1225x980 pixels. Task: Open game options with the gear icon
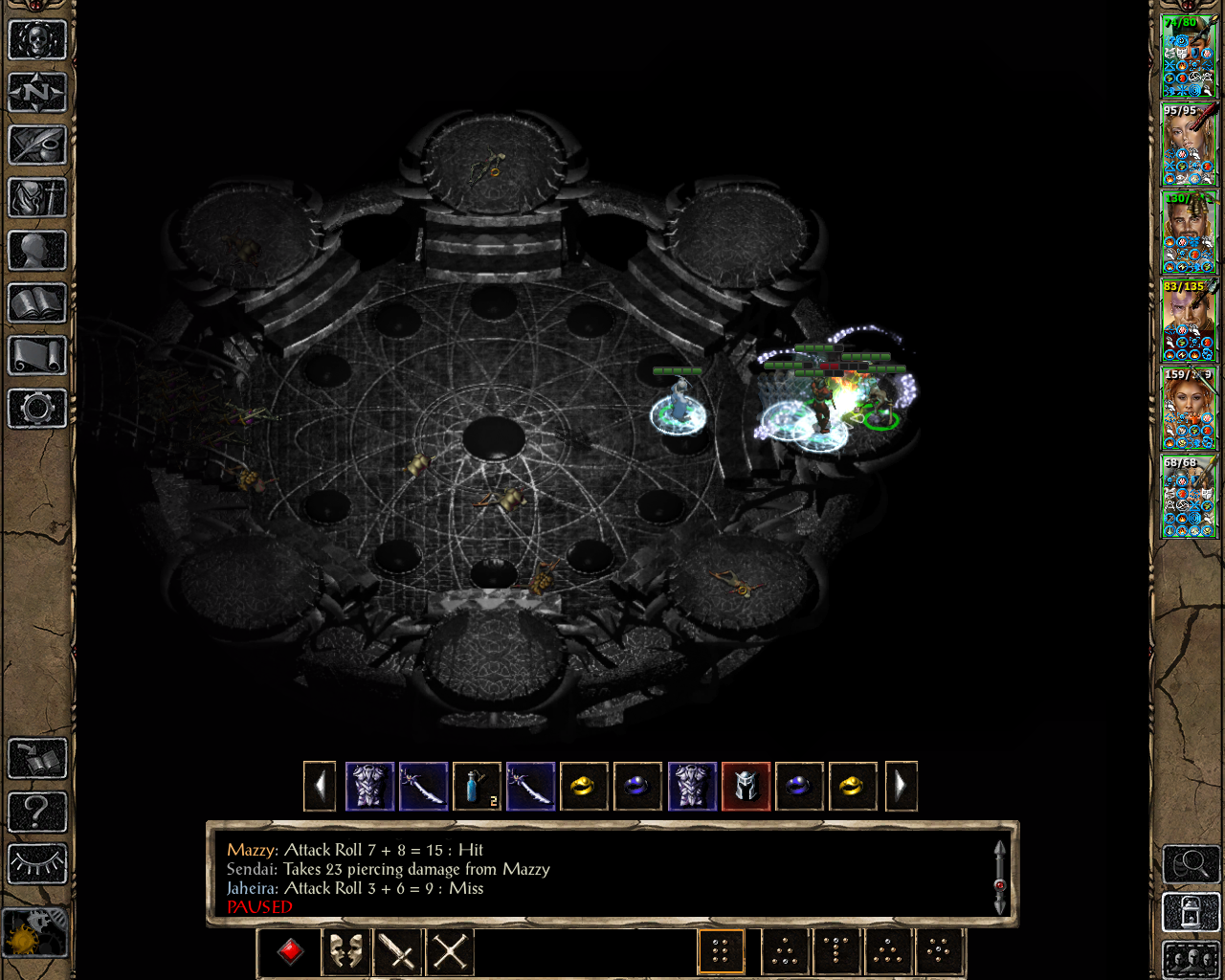pyautogui.click(x=37, y=409)
